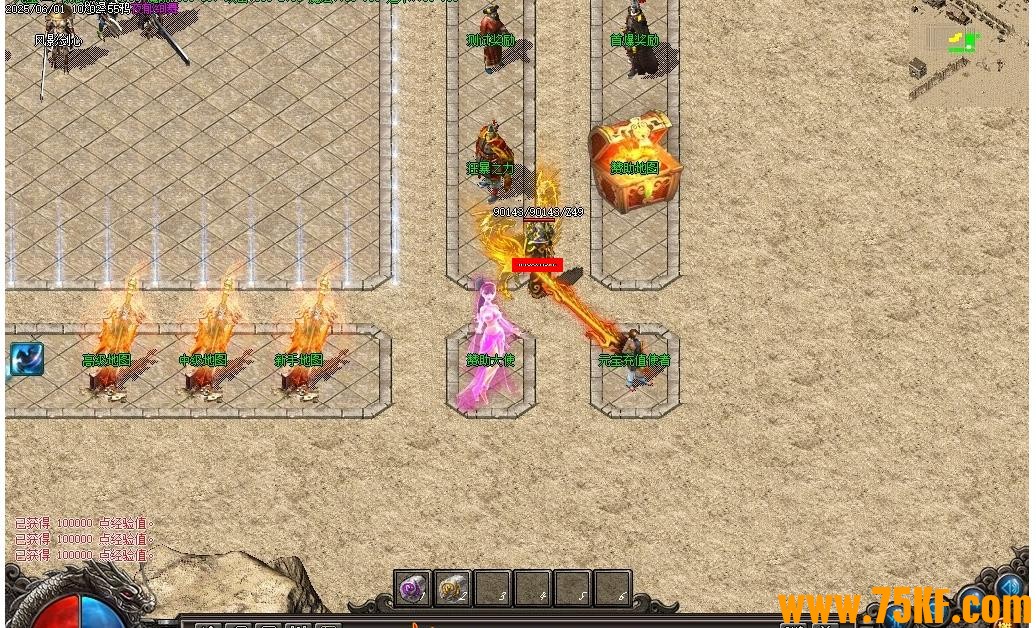
Task: Use the purple scroll in hotbar slot 1
Action: tap(412, 588)
